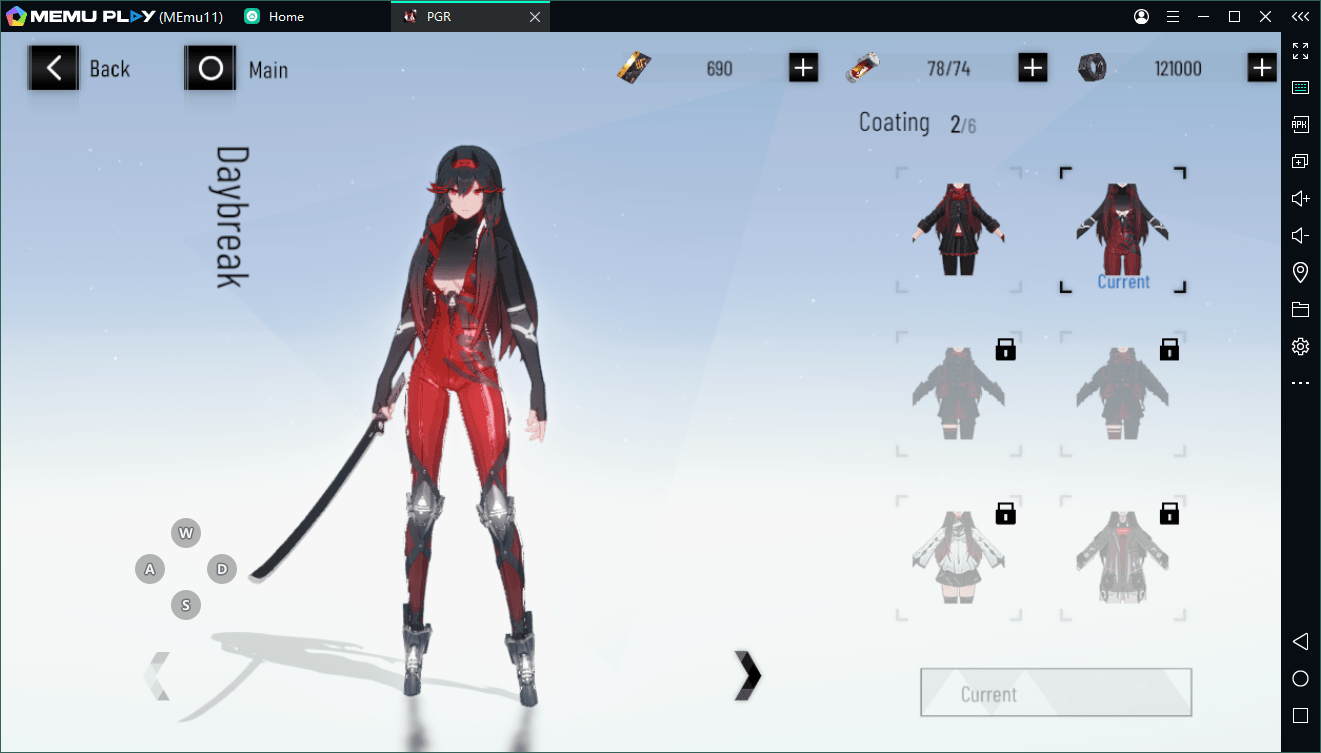
Task: Toggle fullscreen mode from the sidebar
Action: [1300, 50]
